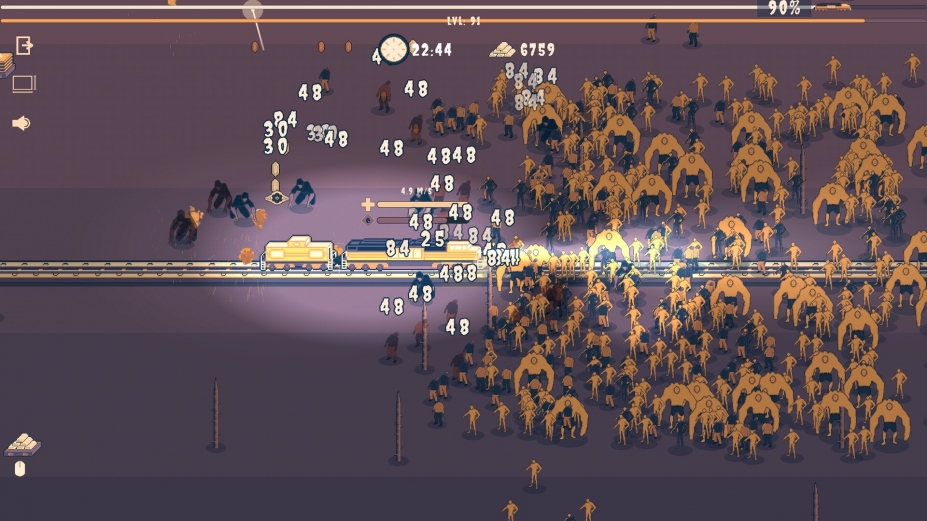Toggle the fullscreen window icon

pyautogui.click(x=24, y=84)
